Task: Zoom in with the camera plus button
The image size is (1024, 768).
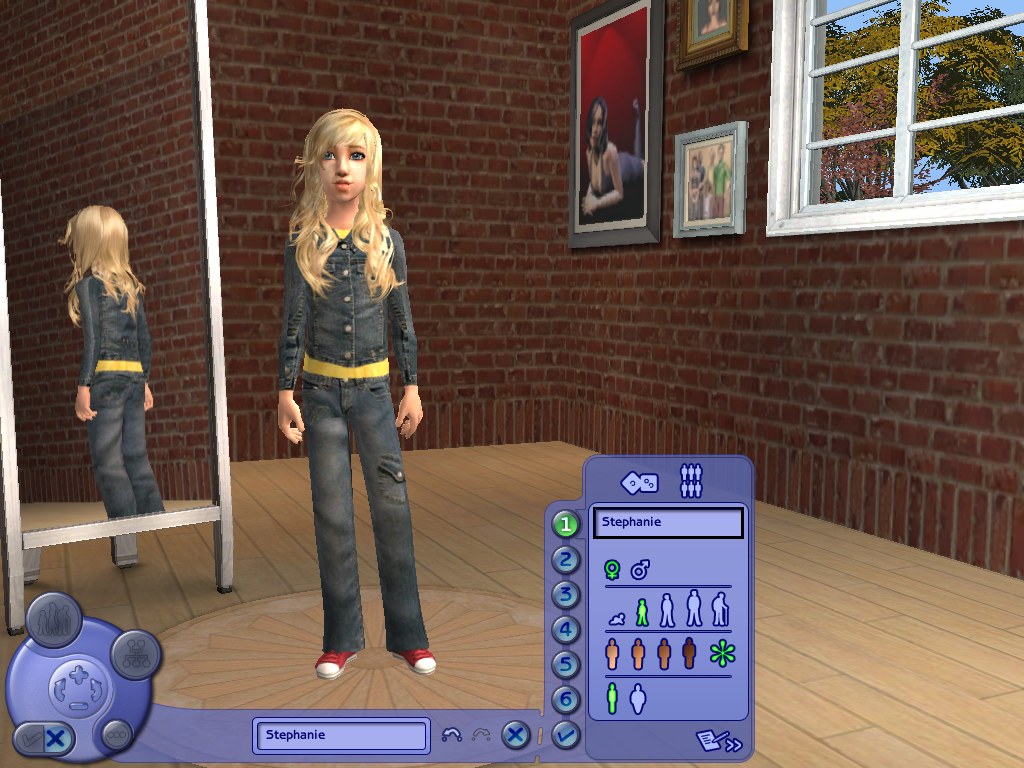Action: [79, 674]
